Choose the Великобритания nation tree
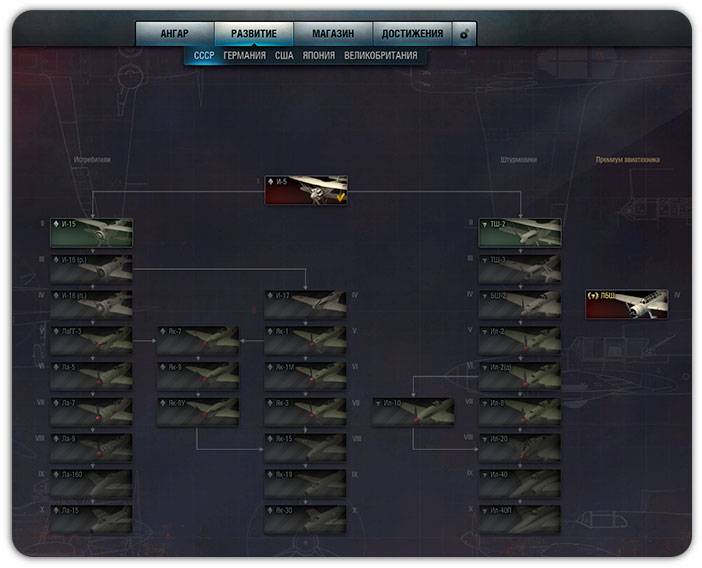The width and height of the screenshot is (702, 568). click(381, 56)
